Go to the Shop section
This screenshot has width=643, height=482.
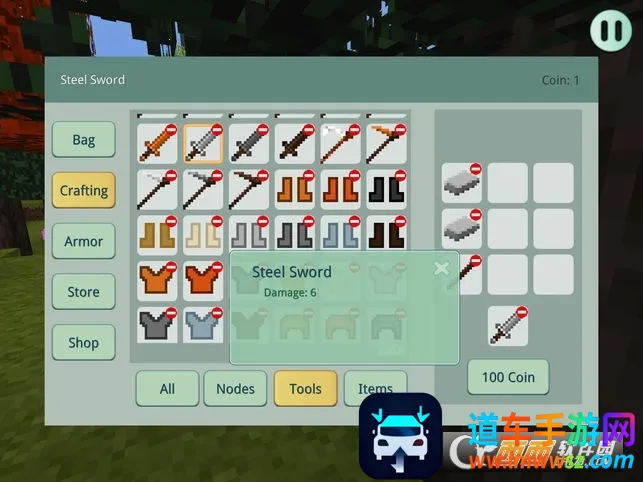pyautogui.click(x=84, y=342)
